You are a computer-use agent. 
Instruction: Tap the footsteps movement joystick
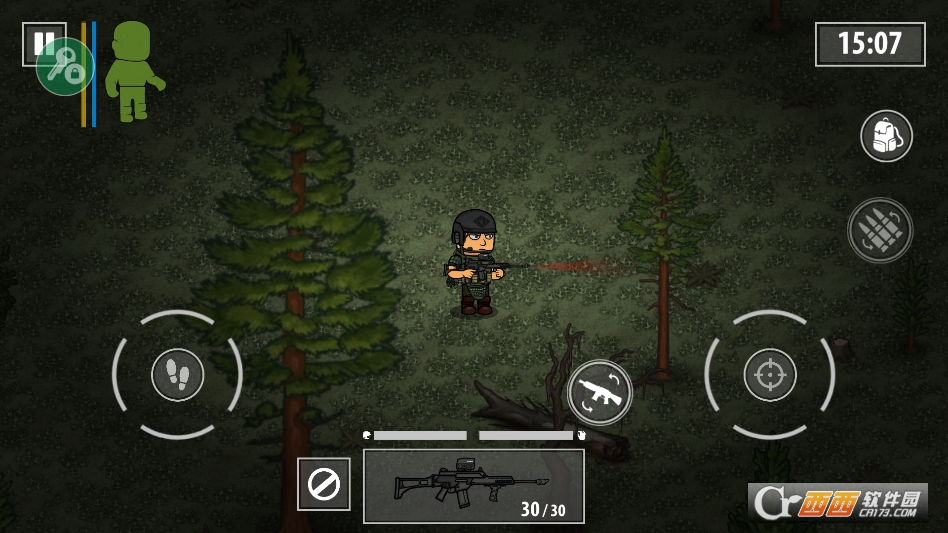click(178, 375)
